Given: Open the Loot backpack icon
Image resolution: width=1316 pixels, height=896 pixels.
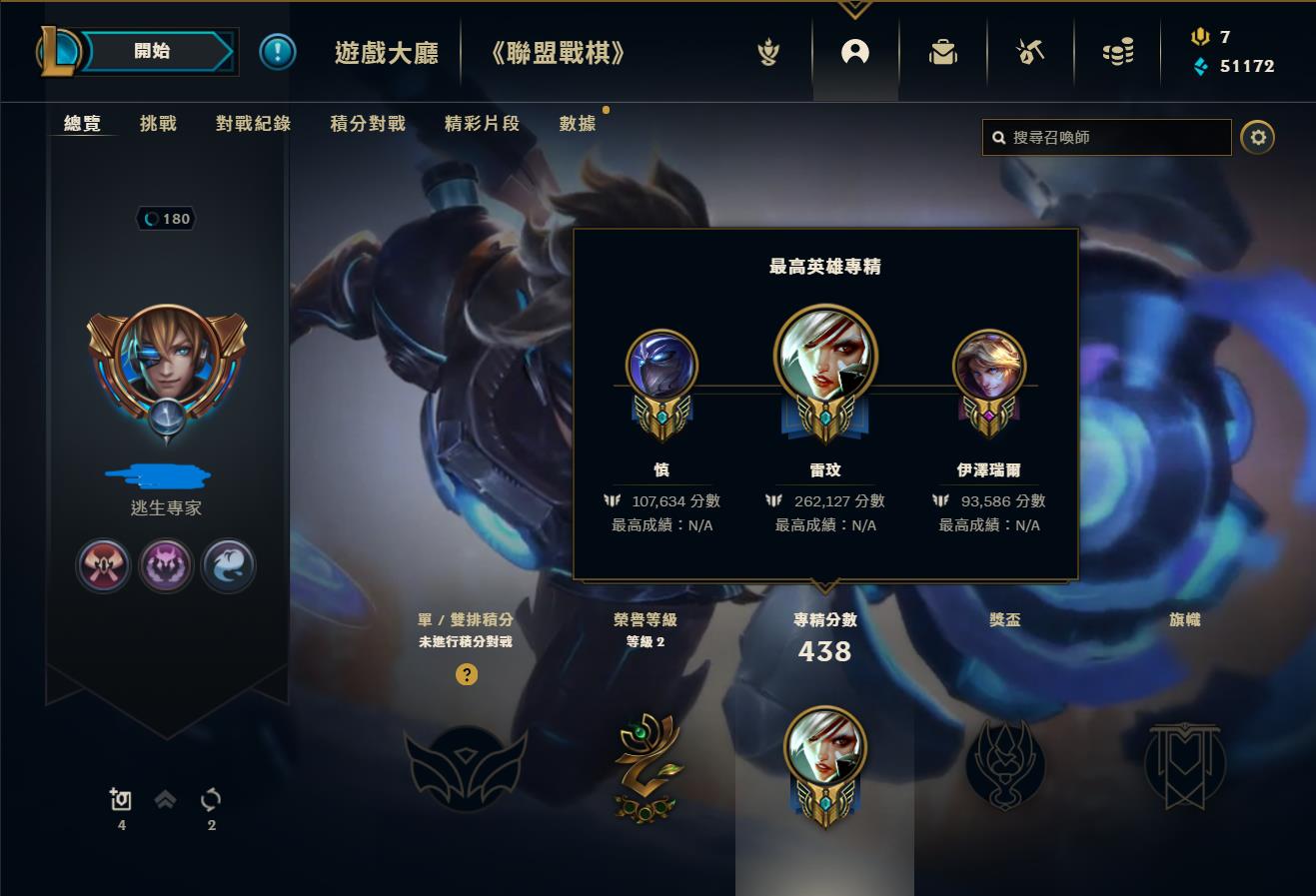Looking at the screenshot, I should click(942, 52).
